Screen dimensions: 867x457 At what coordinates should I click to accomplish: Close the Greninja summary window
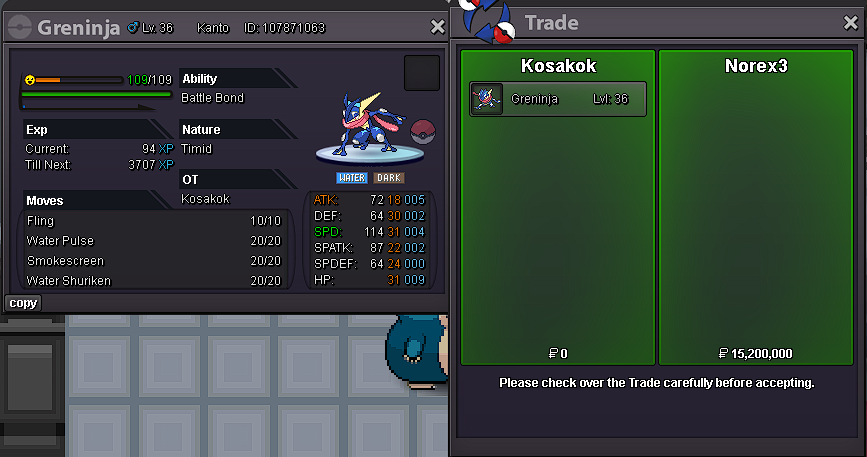point(437,27)
